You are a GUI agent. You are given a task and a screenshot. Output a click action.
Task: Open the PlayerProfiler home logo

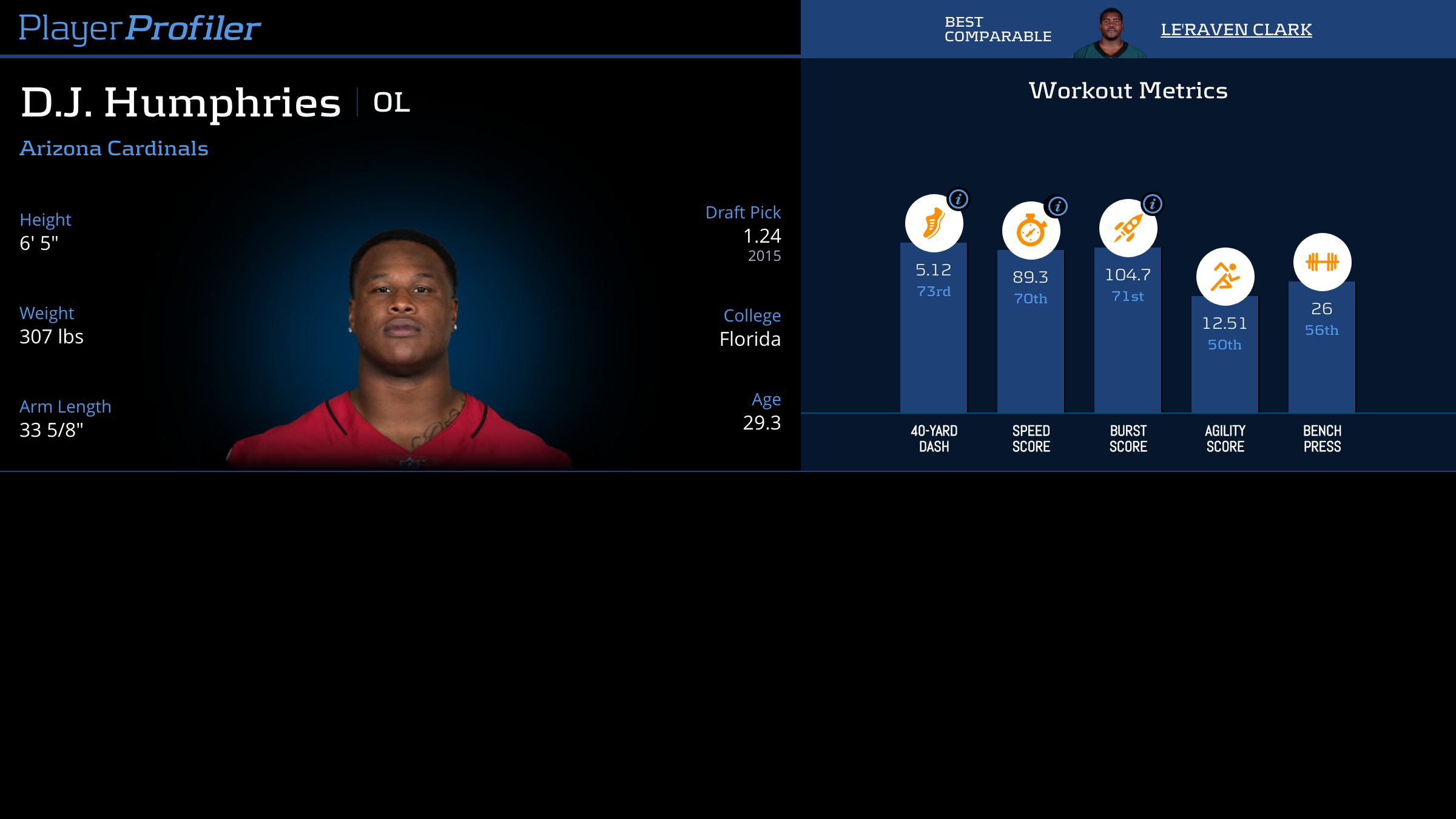point(140,28)
